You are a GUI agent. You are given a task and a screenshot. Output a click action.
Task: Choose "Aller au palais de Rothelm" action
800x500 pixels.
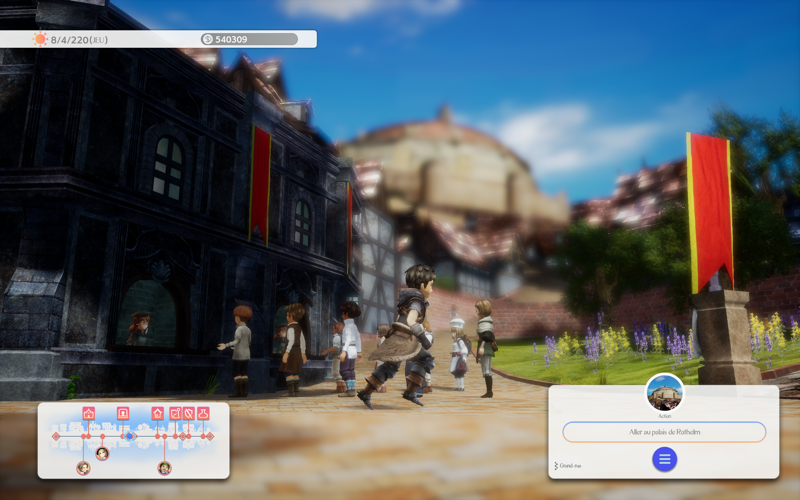(x=664, y=432)
